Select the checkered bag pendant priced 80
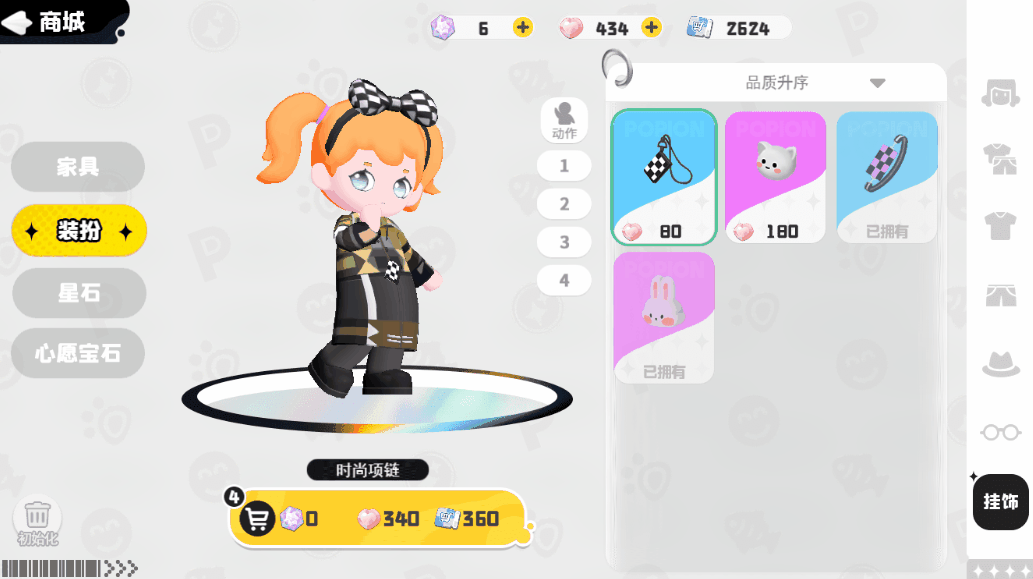Image resolution: width=1033 pixels, height=579 pixels. [x=665, y=177]
